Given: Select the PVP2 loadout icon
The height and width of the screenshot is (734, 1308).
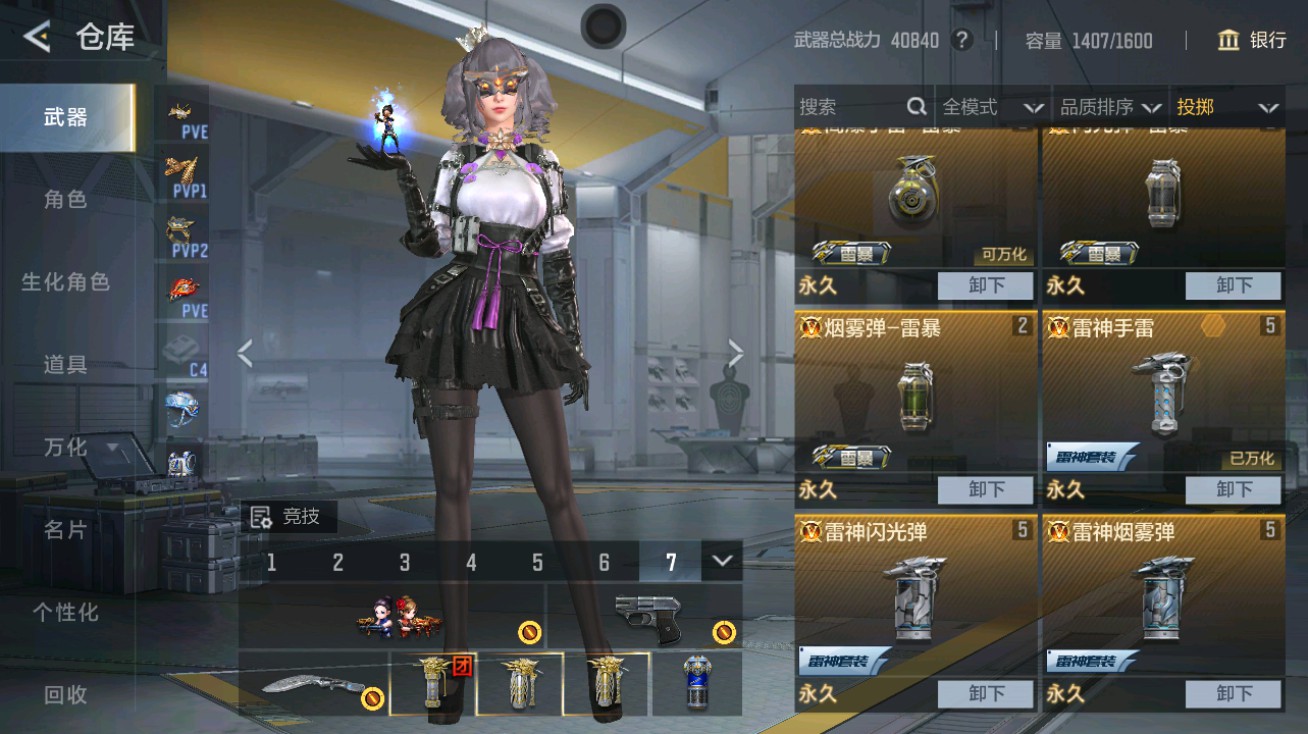Looking at the screenshot, I should pyautogui.click(x=183, y=228).
